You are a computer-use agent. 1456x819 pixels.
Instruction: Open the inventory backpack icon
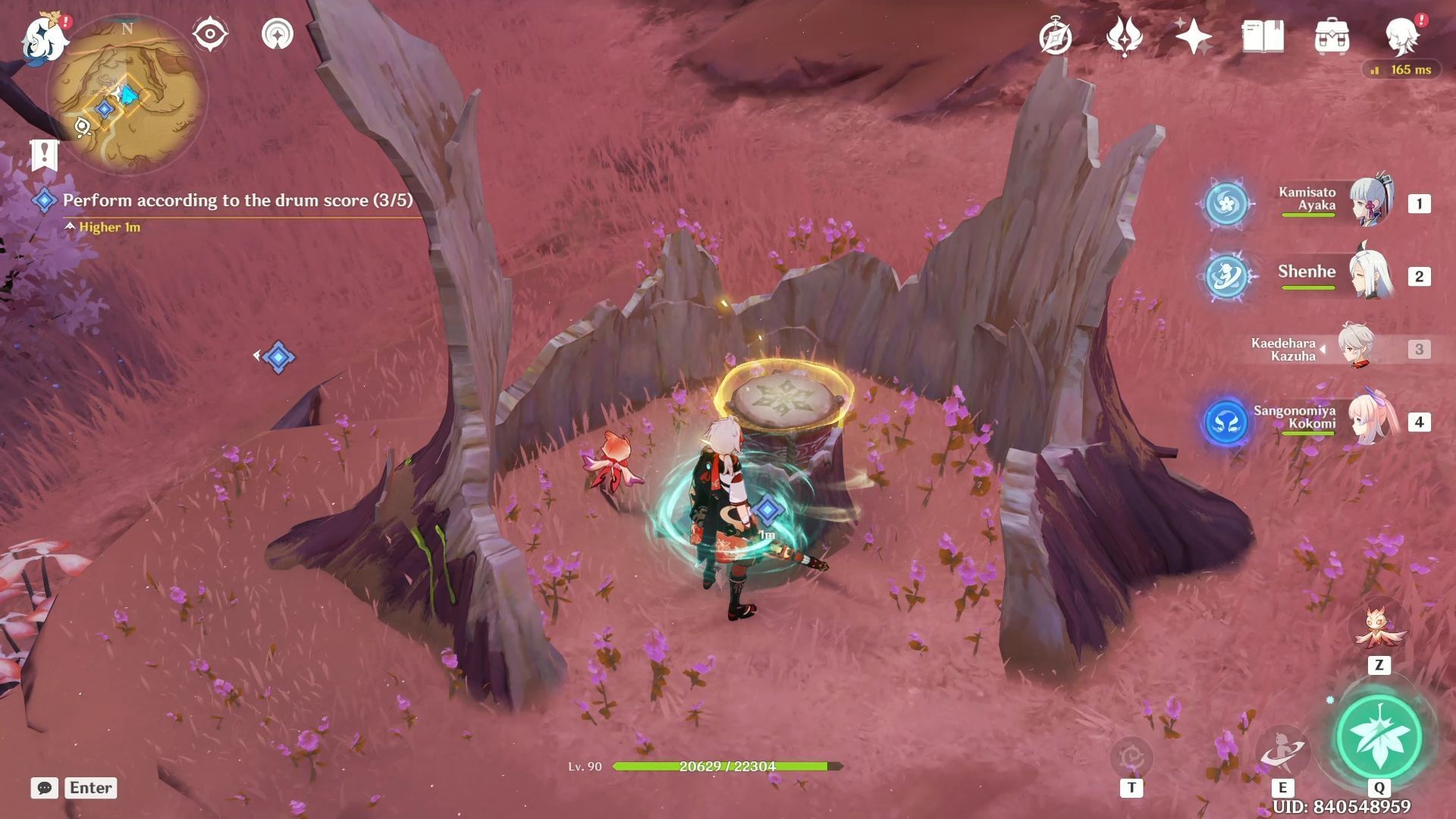point(1332,36)
